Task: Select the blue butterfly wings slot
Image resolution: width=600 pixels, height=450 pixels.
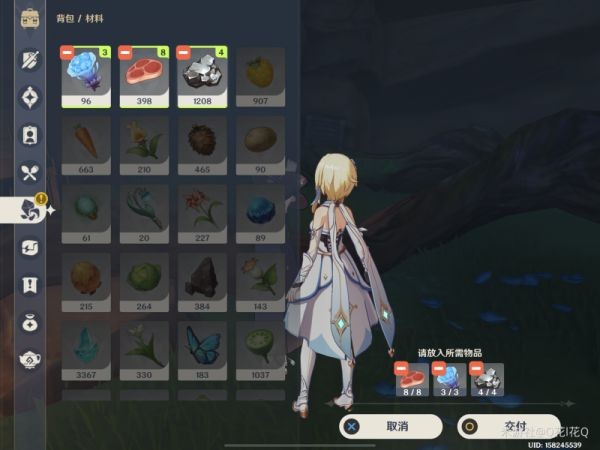Action: click(202, 350)
